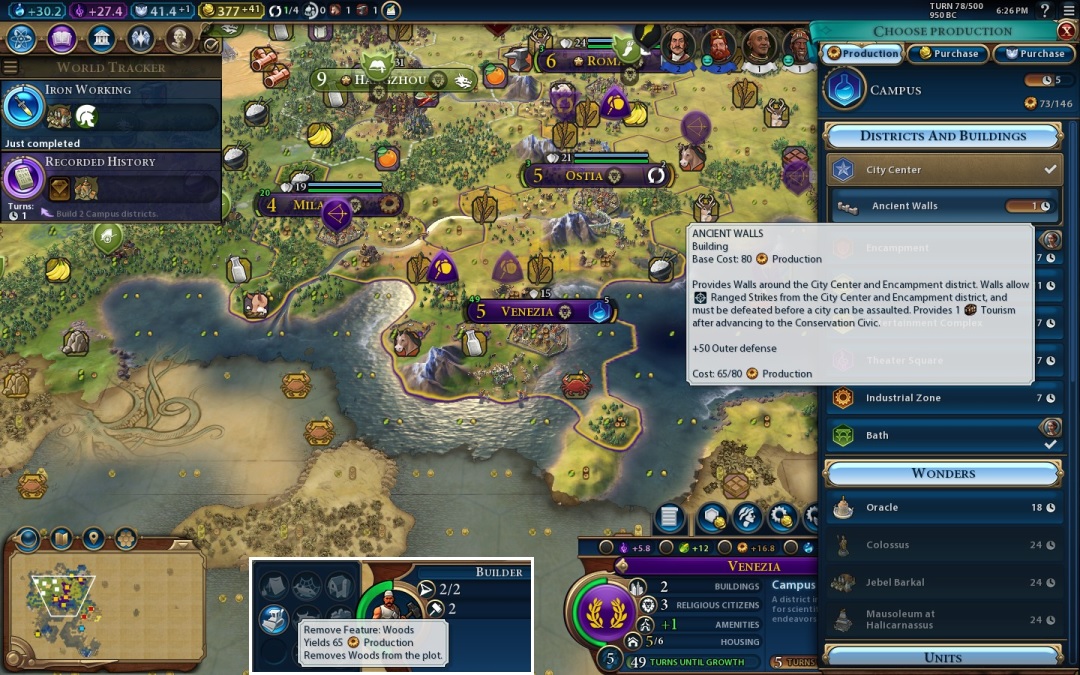Open the technology tree atom button

(x=23, y=39)
